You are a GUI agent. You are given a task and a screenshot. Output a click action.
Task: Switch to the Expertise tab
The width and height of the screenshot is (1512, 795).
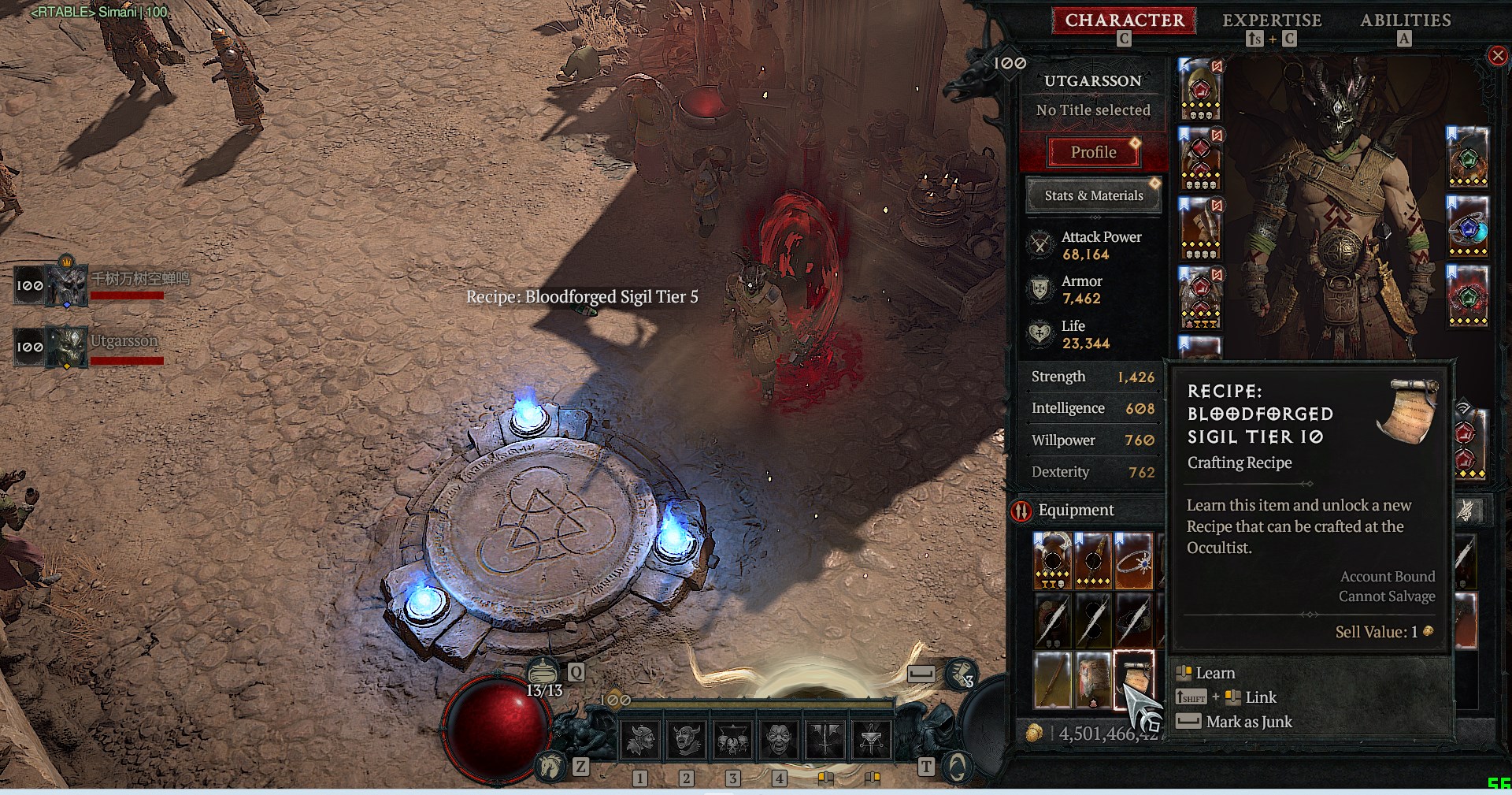click(1271, 20)
